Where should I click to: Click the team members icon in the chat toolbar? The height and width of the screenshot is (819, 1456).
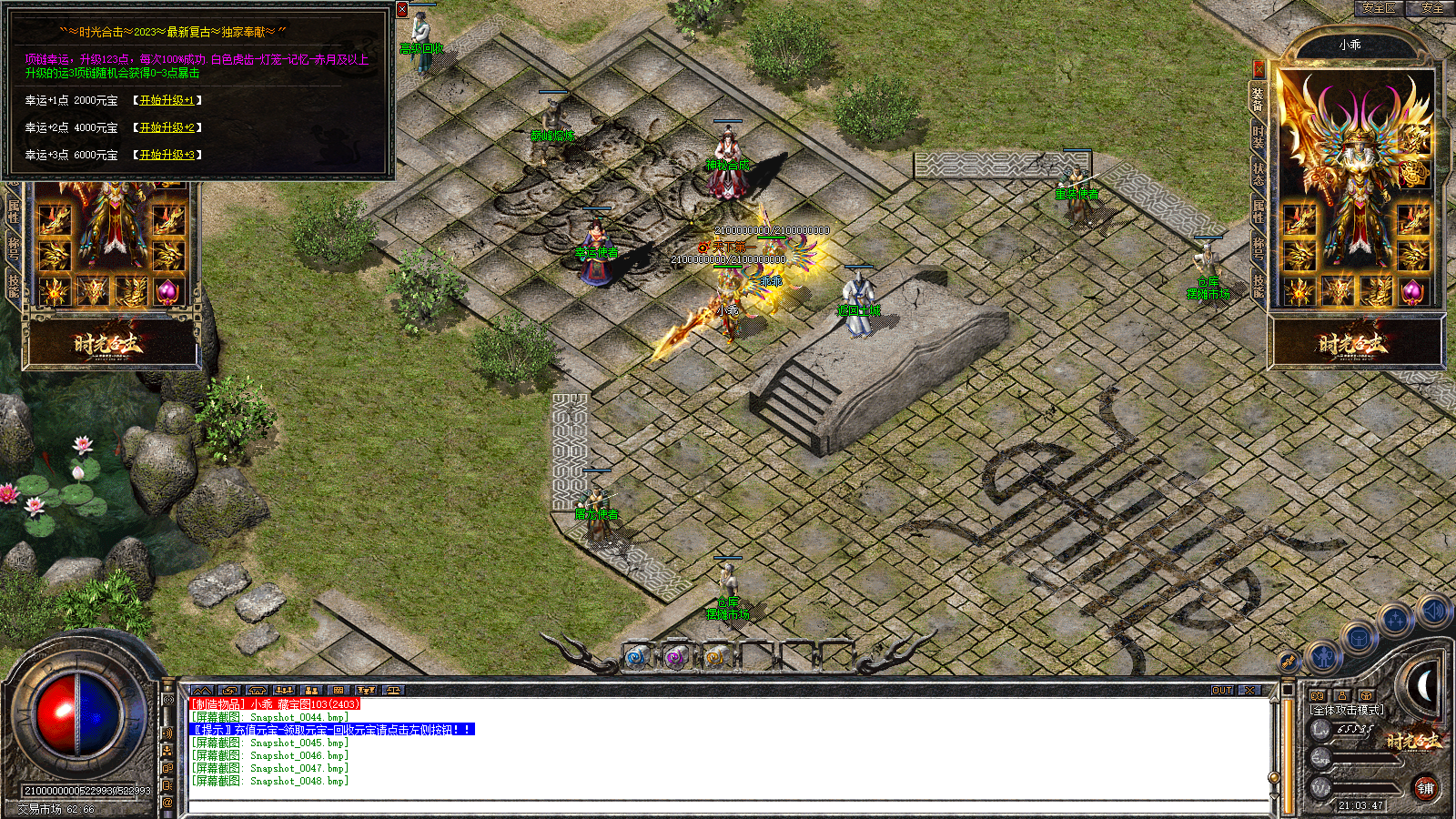(x=286, y=690)
